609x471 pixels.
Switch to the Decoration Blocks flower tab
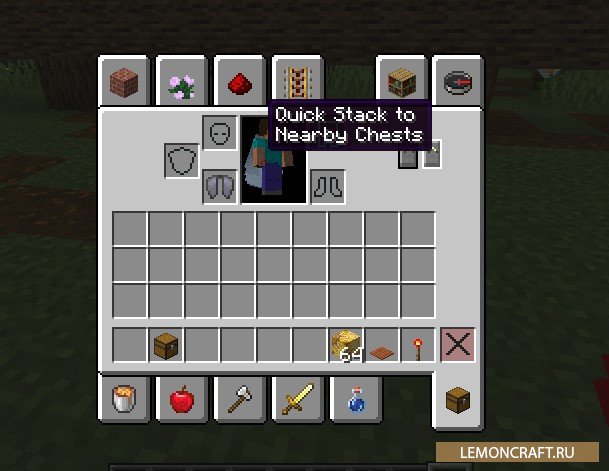coord(181,84)
